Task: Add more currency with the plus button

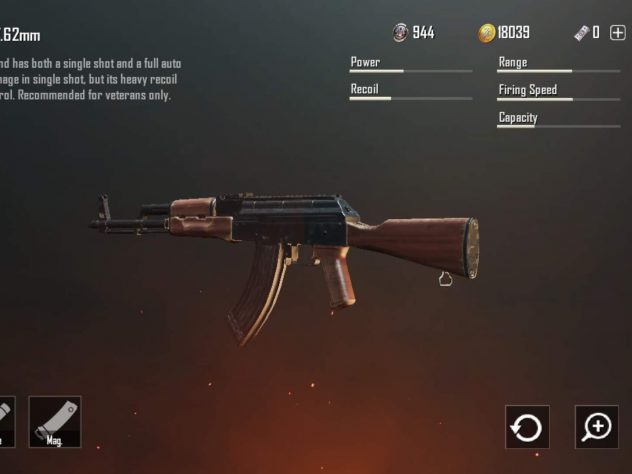Action: pos(616,33)
